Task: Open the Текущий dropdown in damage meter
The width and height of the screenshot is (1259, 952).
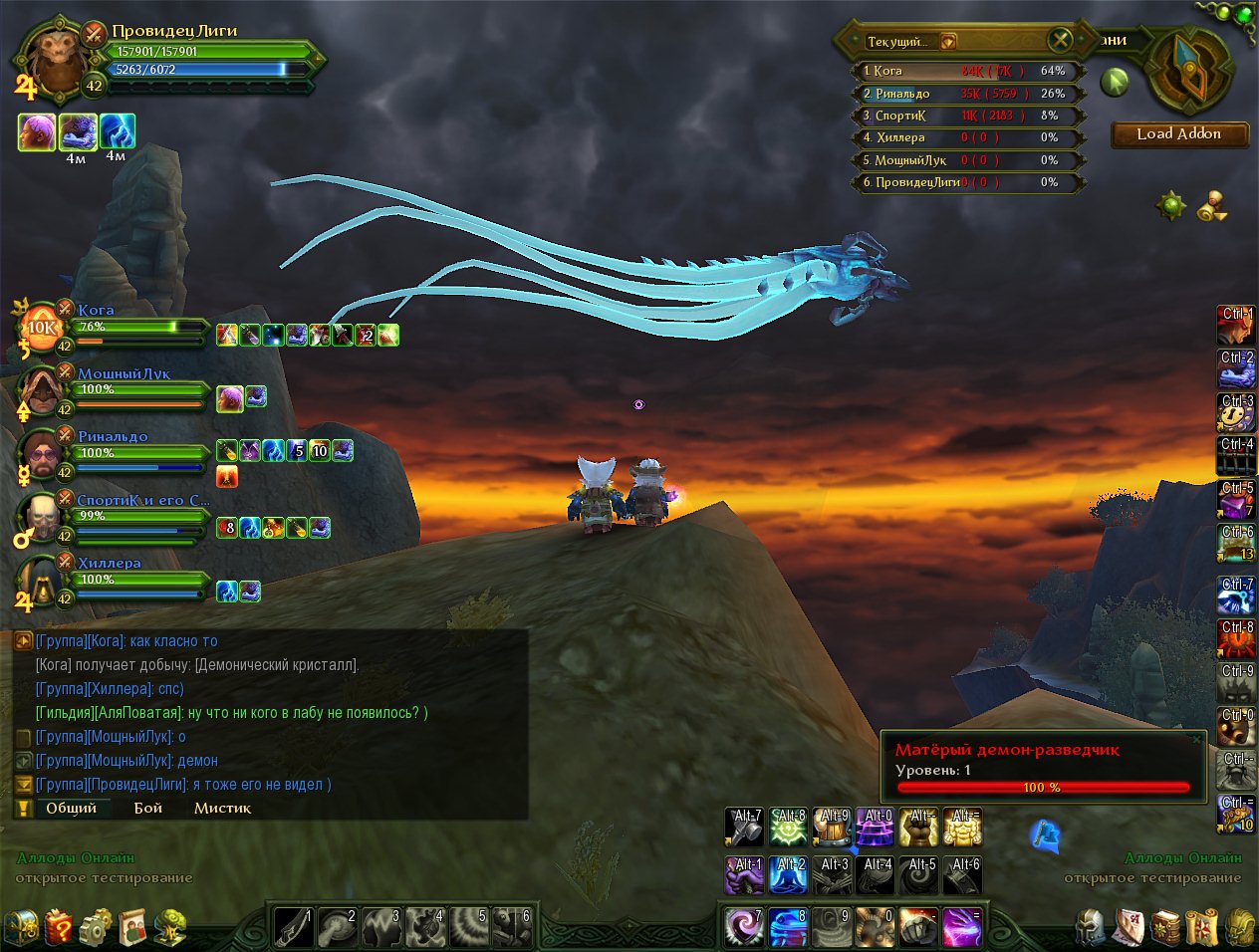Action: (x=948, y=41)
